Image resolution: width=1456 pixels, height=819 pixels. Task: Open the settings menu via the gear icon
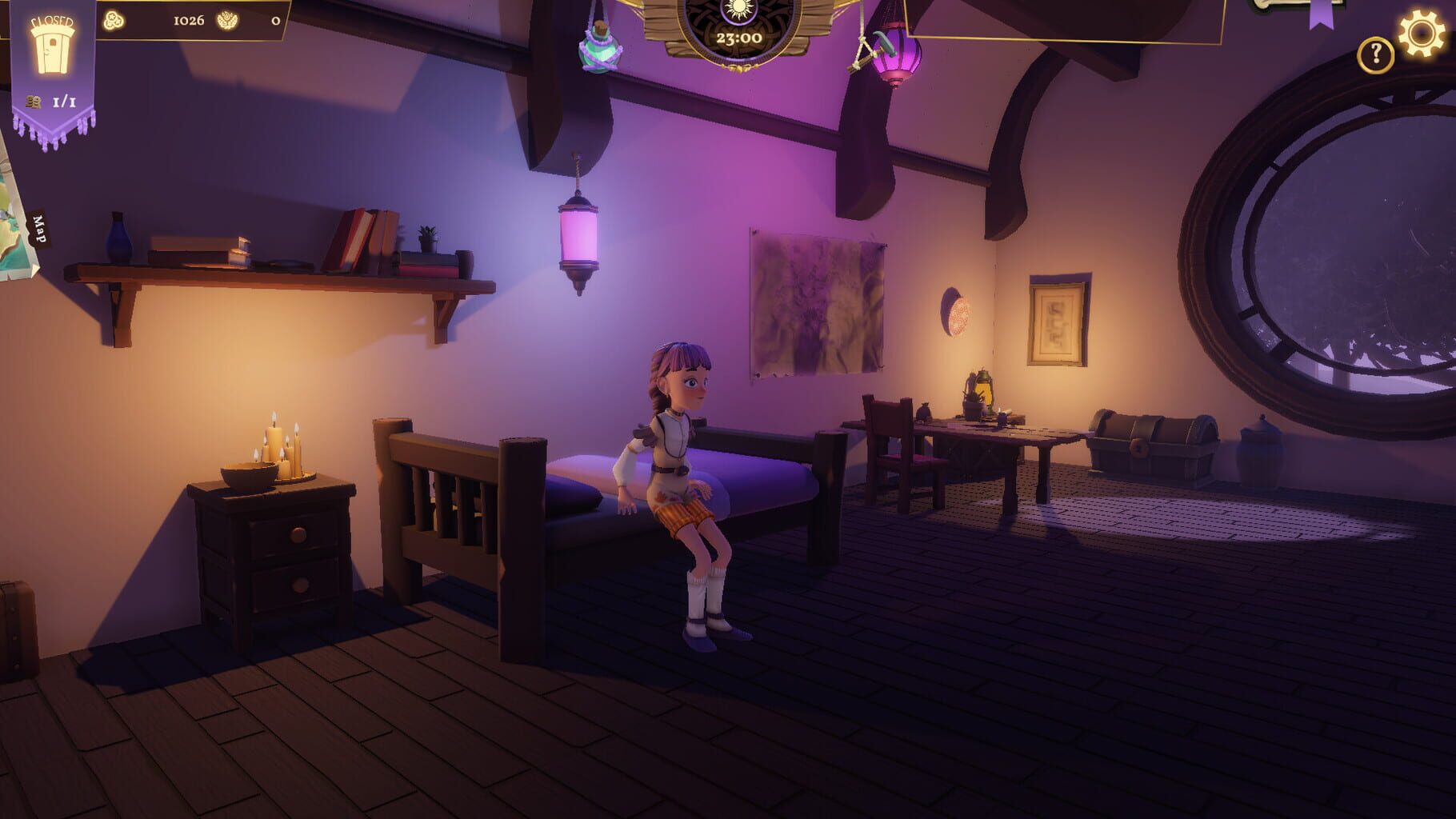pyautogui.click(x=1422, y=32)
